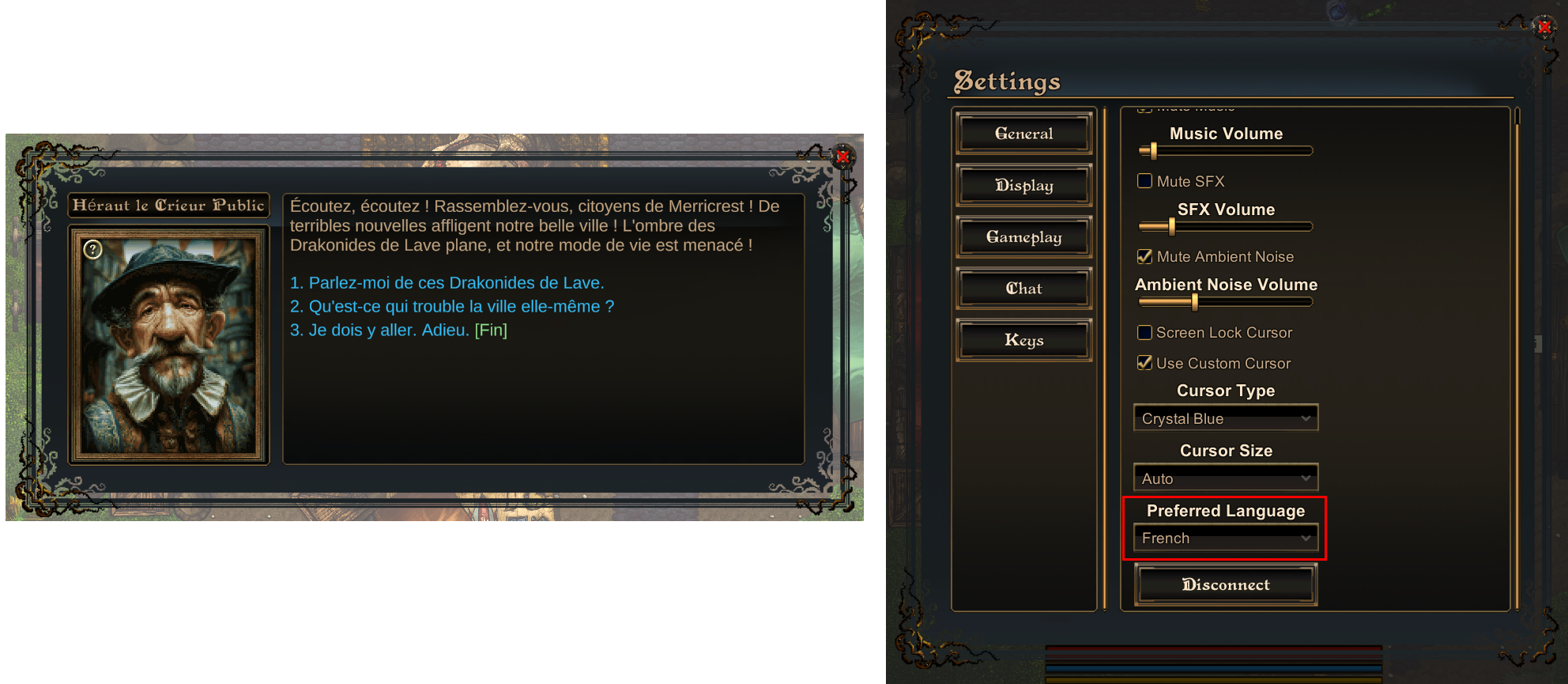Open the General settings section
Image resolution: width=1568 pixels, height=684 pixels.
1023,134
